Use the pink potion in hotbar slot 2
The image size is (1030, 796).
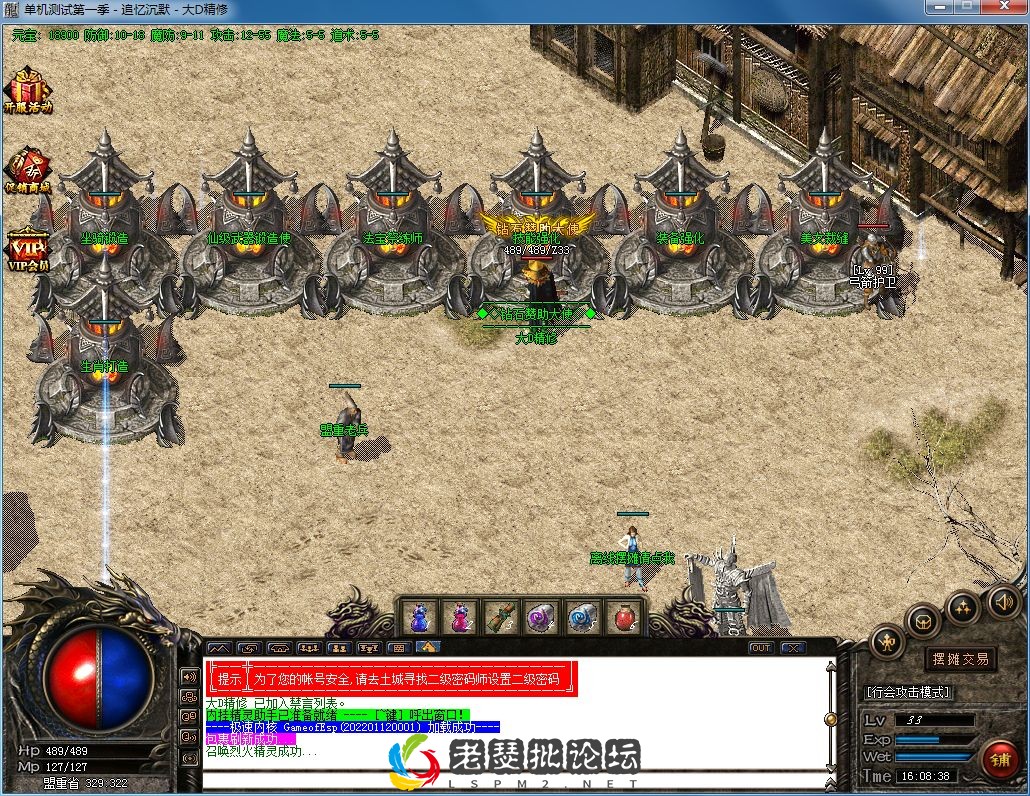(460, 616)
